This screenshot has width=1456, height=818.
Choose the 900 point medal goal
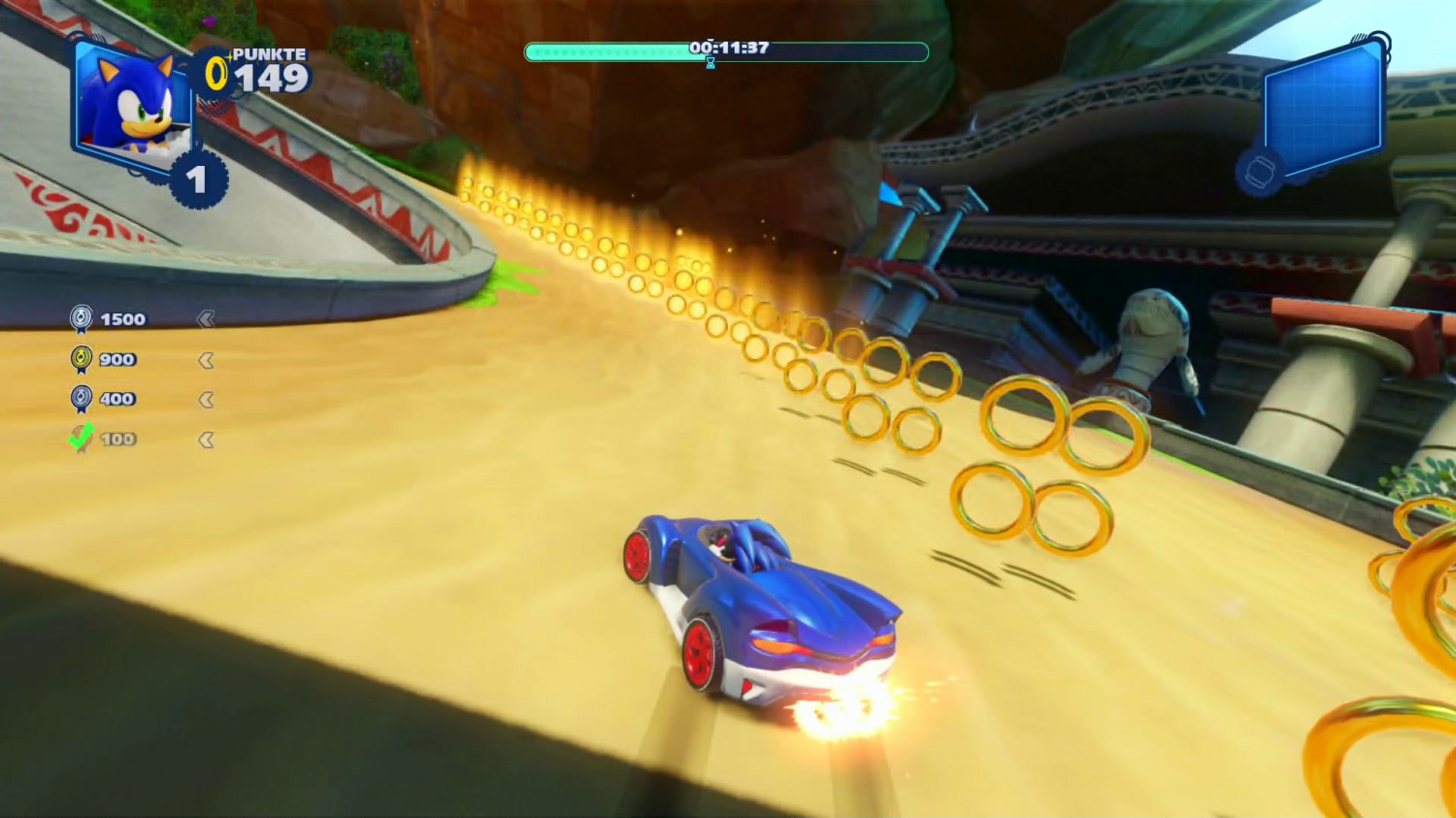tap(105, 359)
